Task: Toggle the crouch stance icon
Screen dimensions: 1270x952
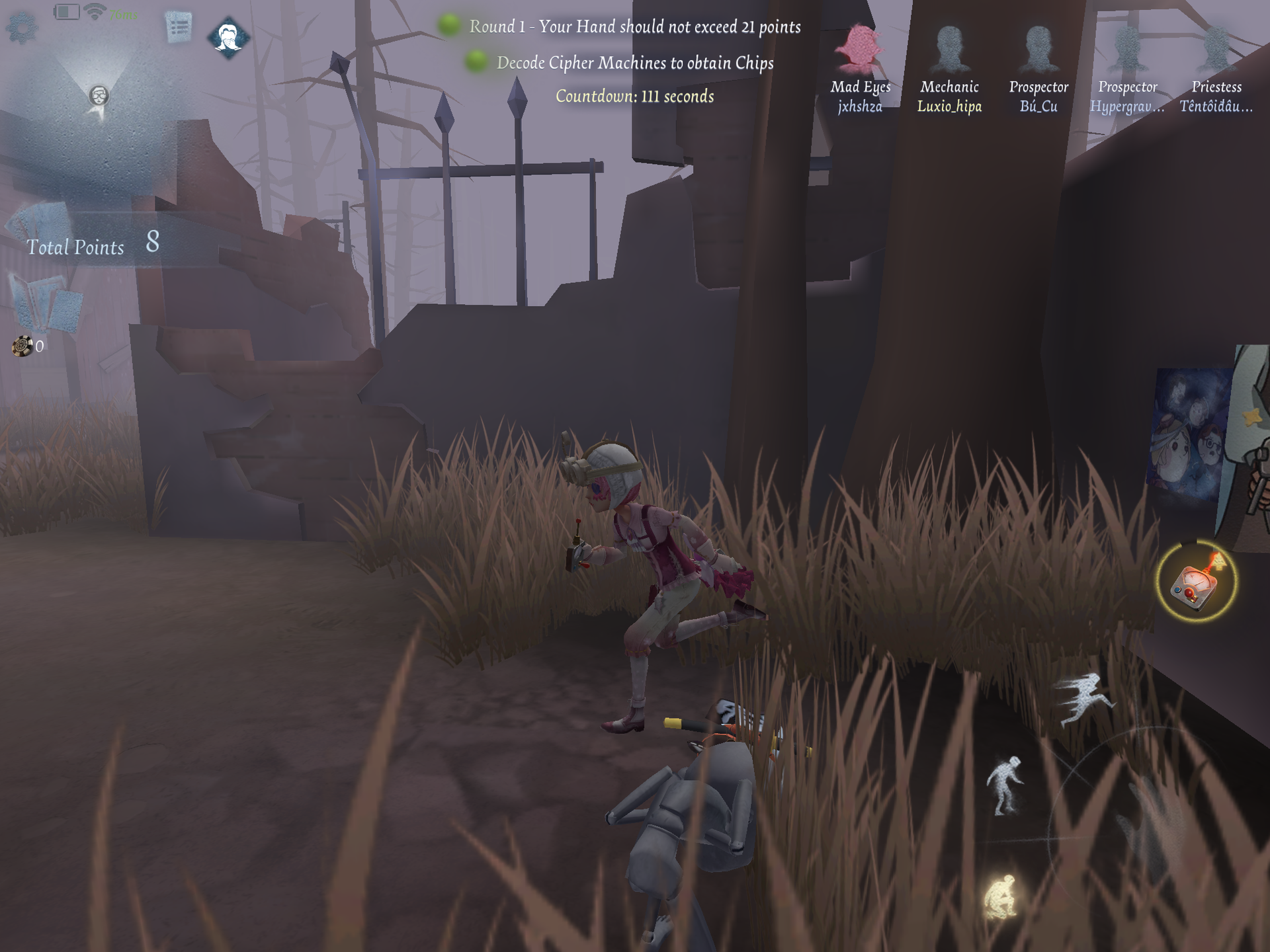Action: tap(1001, 896)
